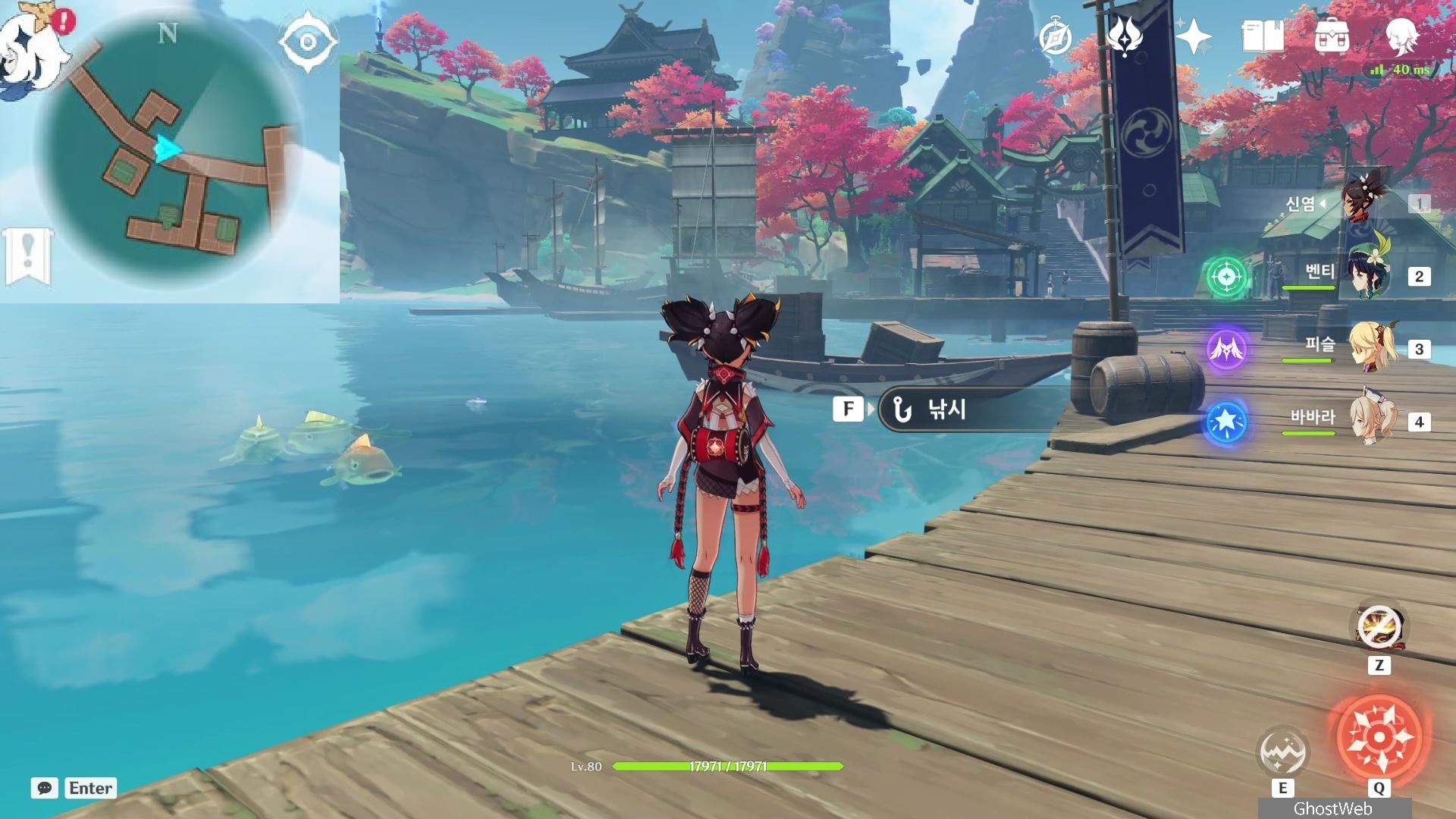Toggle the elemental sight eye icon
Image resolution: width=1456 pixels, height=819 pixels.
pyautogui.click(x=307, y=42)
